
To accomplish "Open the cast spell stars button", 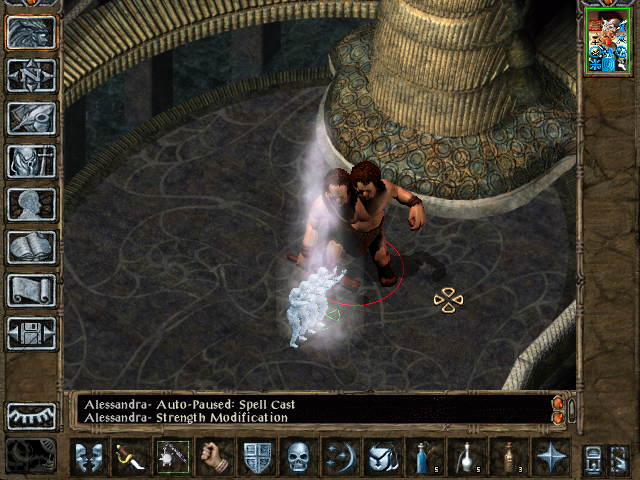I will pos(340,457).
